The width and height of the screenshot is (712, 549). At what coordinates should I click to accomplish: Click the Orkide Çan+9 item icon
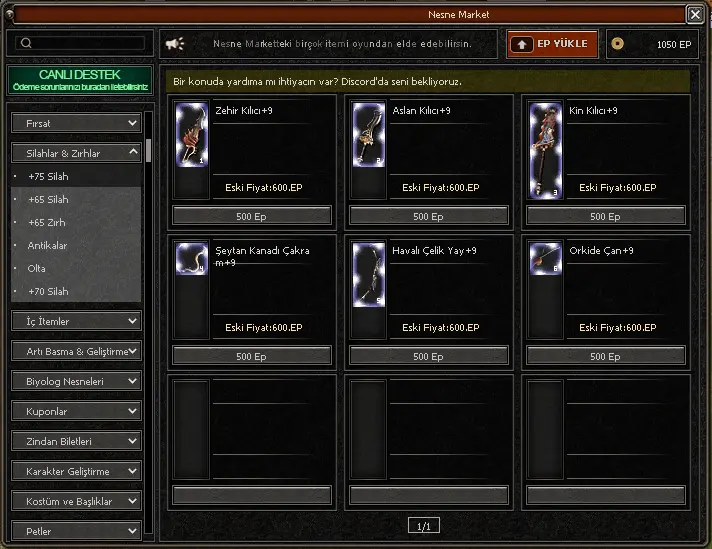click(x=545, y=259)
